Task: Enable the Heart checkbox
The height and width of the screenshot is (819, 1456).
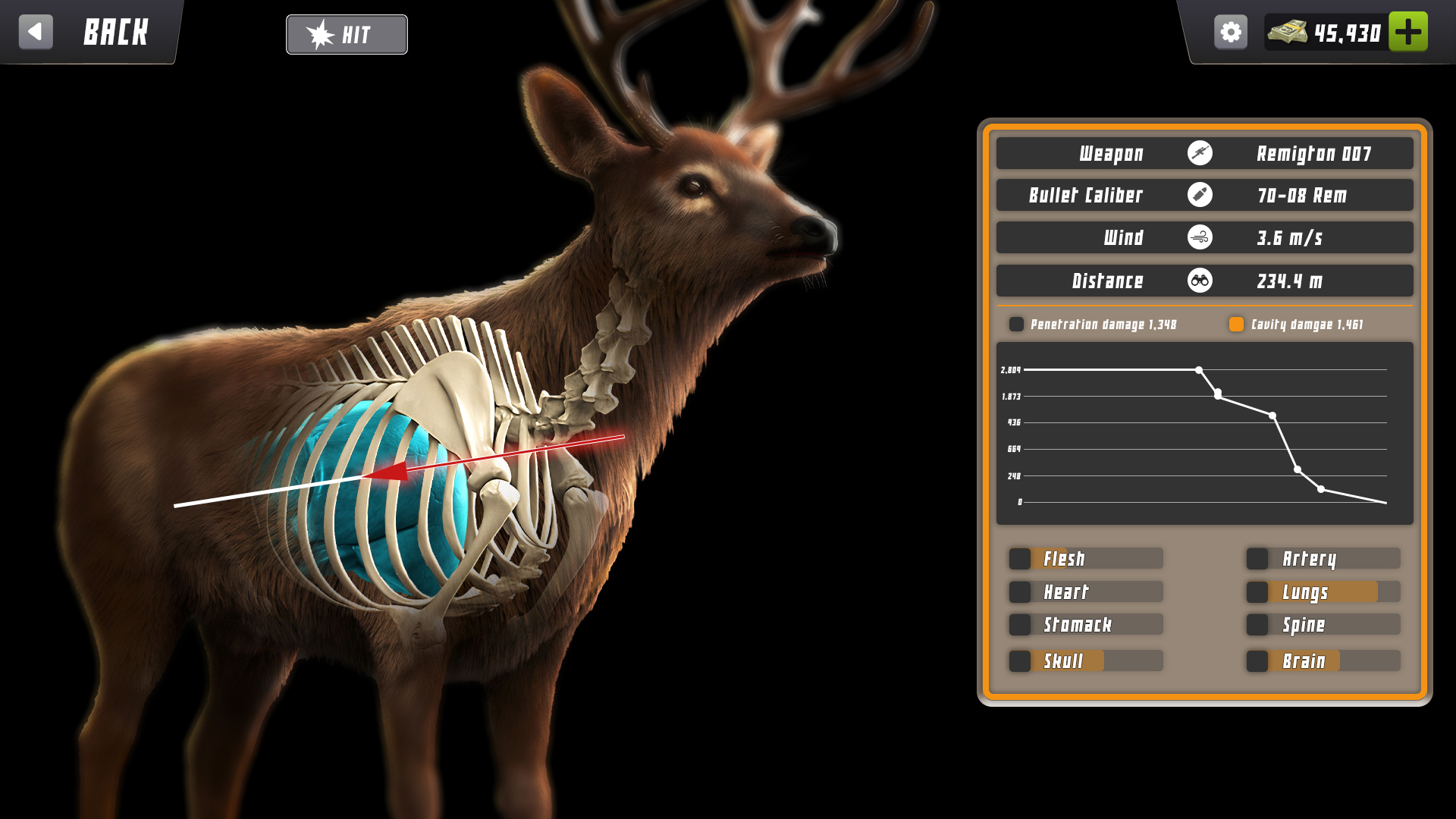Action: pos(1021,591)
